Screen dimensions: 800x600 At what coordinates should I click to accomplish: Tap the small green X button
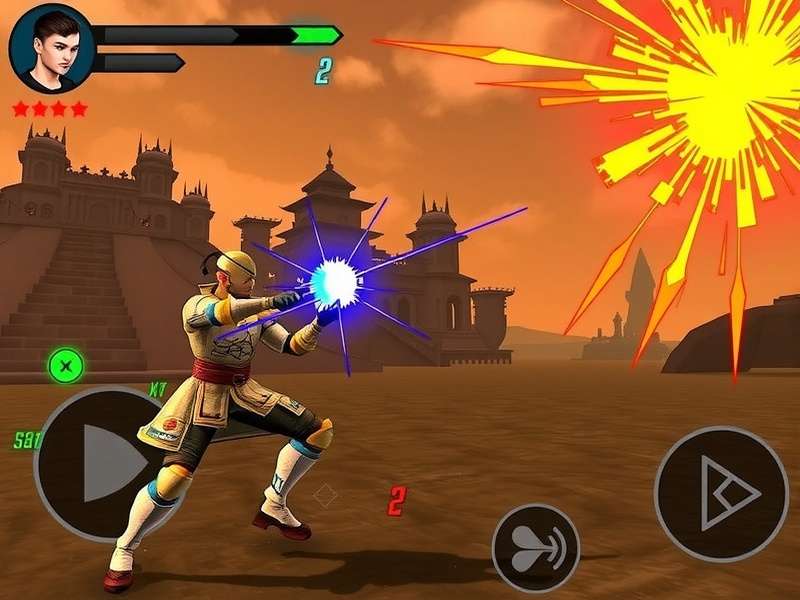[65, 366]
